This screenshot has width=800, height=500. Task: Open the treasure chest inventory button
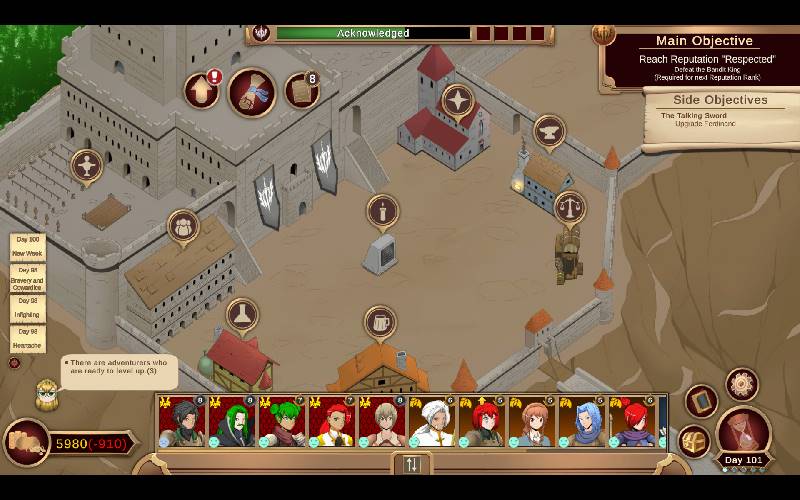693,440
